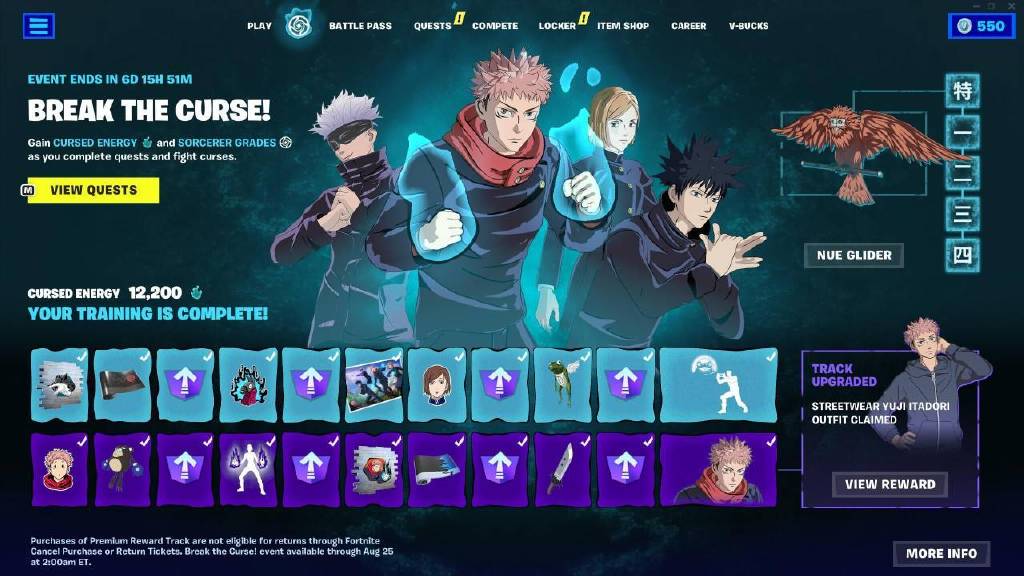Open the Compete tab
Image resolution: width=1024 pixels, height=576 pixels.
494,26
